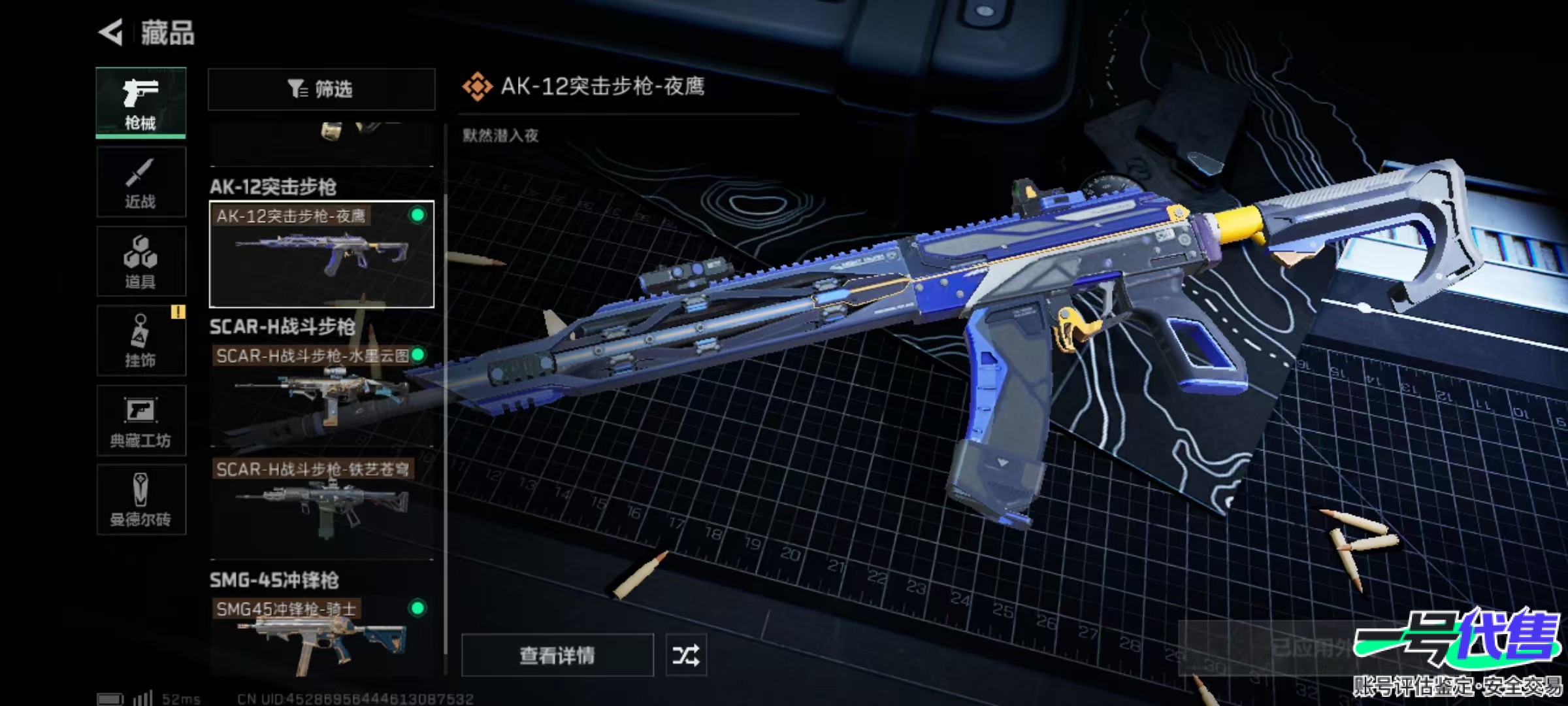Open the 近战 melee category

(140, 182)
